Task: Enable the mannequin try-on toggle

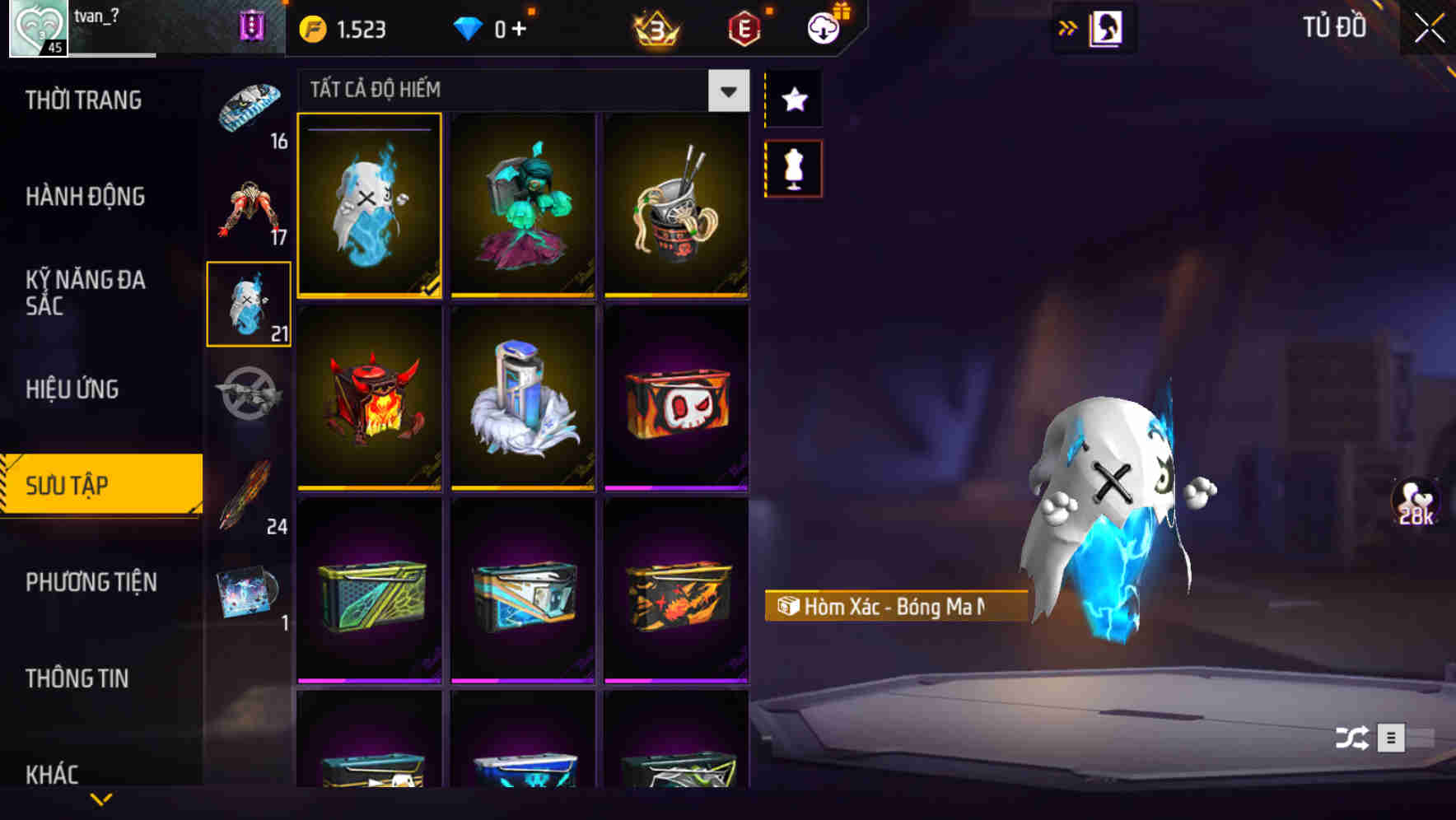Action: coord(792,167)
